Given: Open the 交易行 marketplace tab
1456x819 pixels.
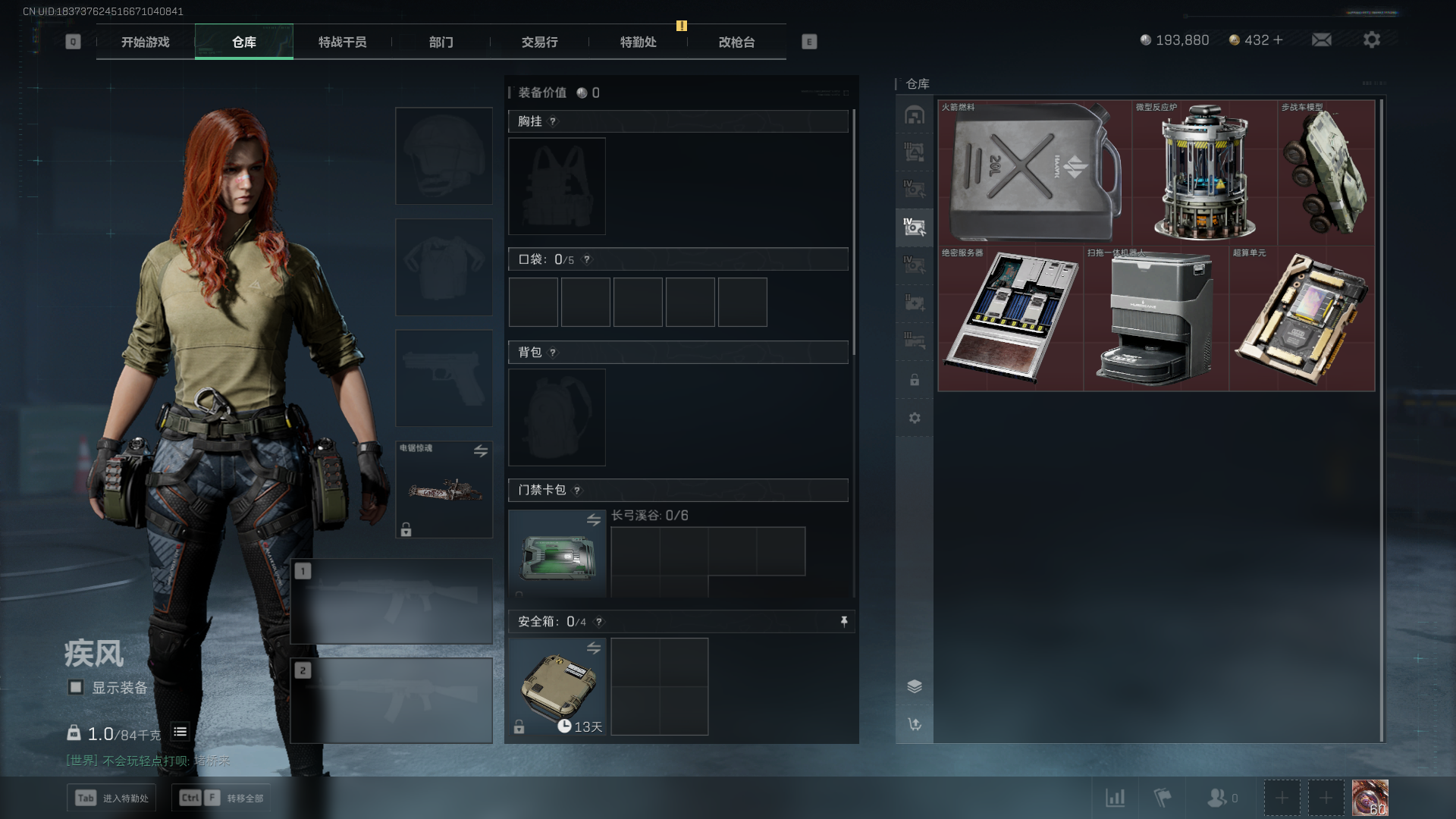Looking at the screenshot, I should pyautogui.click(x=539, y=42).
